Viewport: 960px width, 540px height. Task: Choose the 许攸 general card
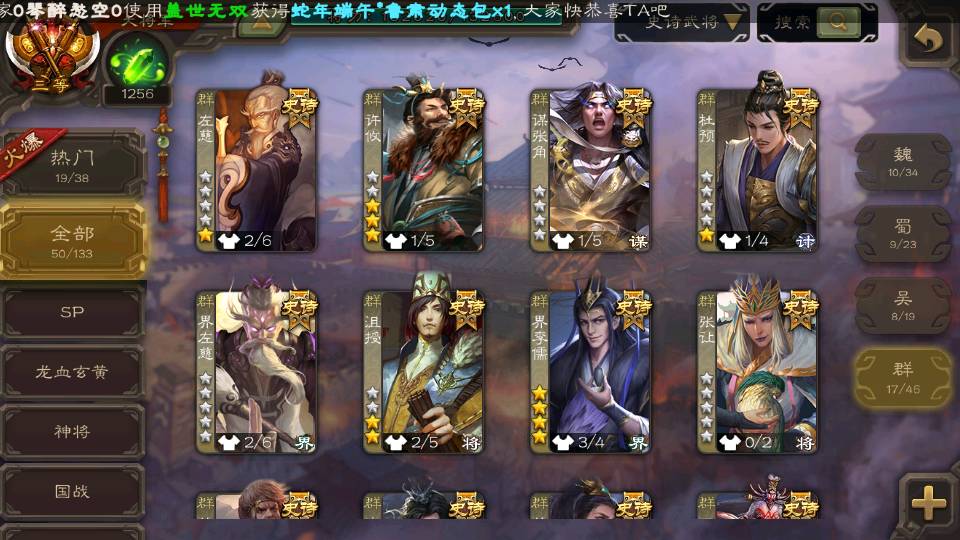coord(424,170)
